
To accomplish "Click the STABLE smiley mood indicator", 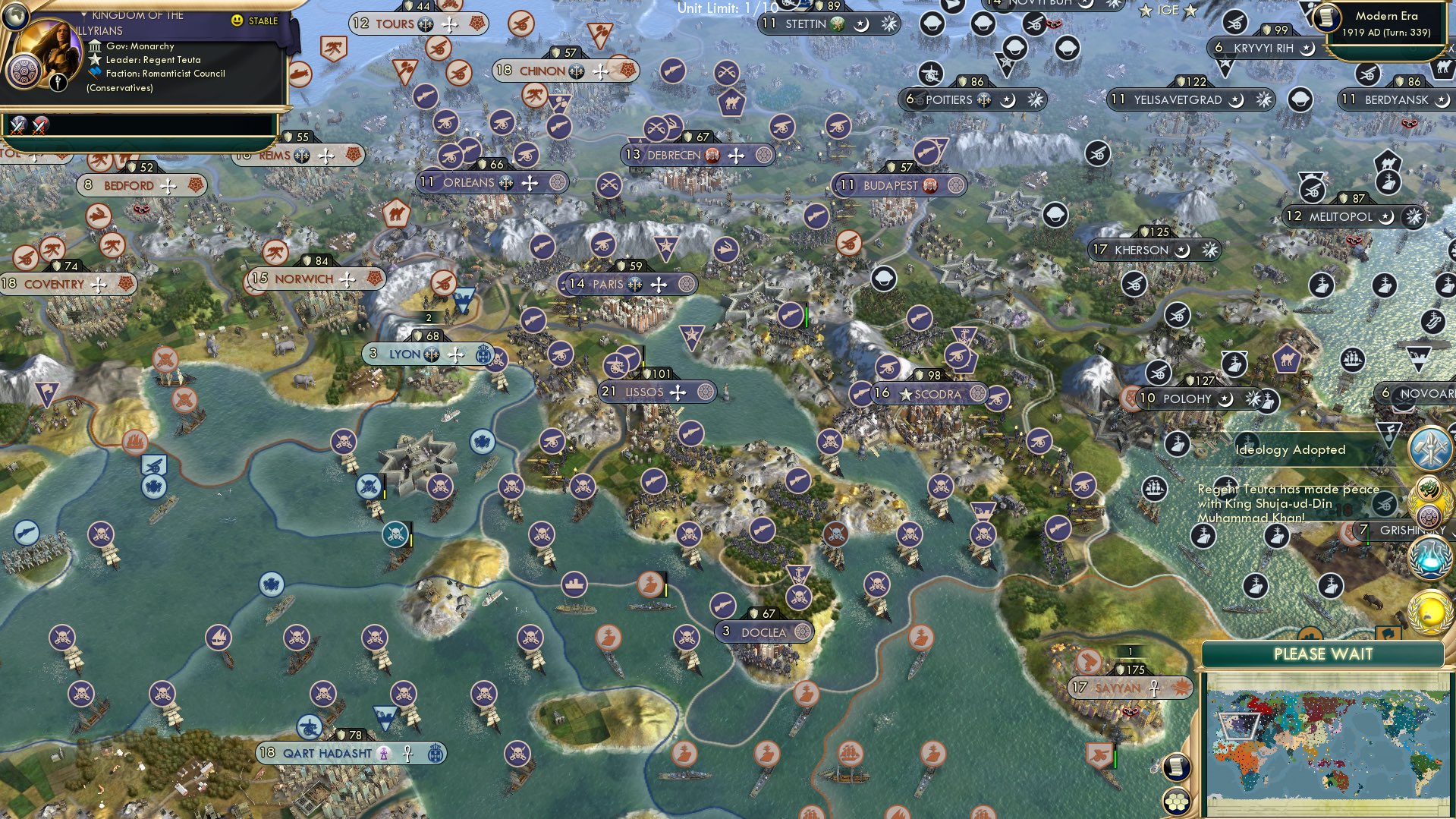I will (237, 22).
